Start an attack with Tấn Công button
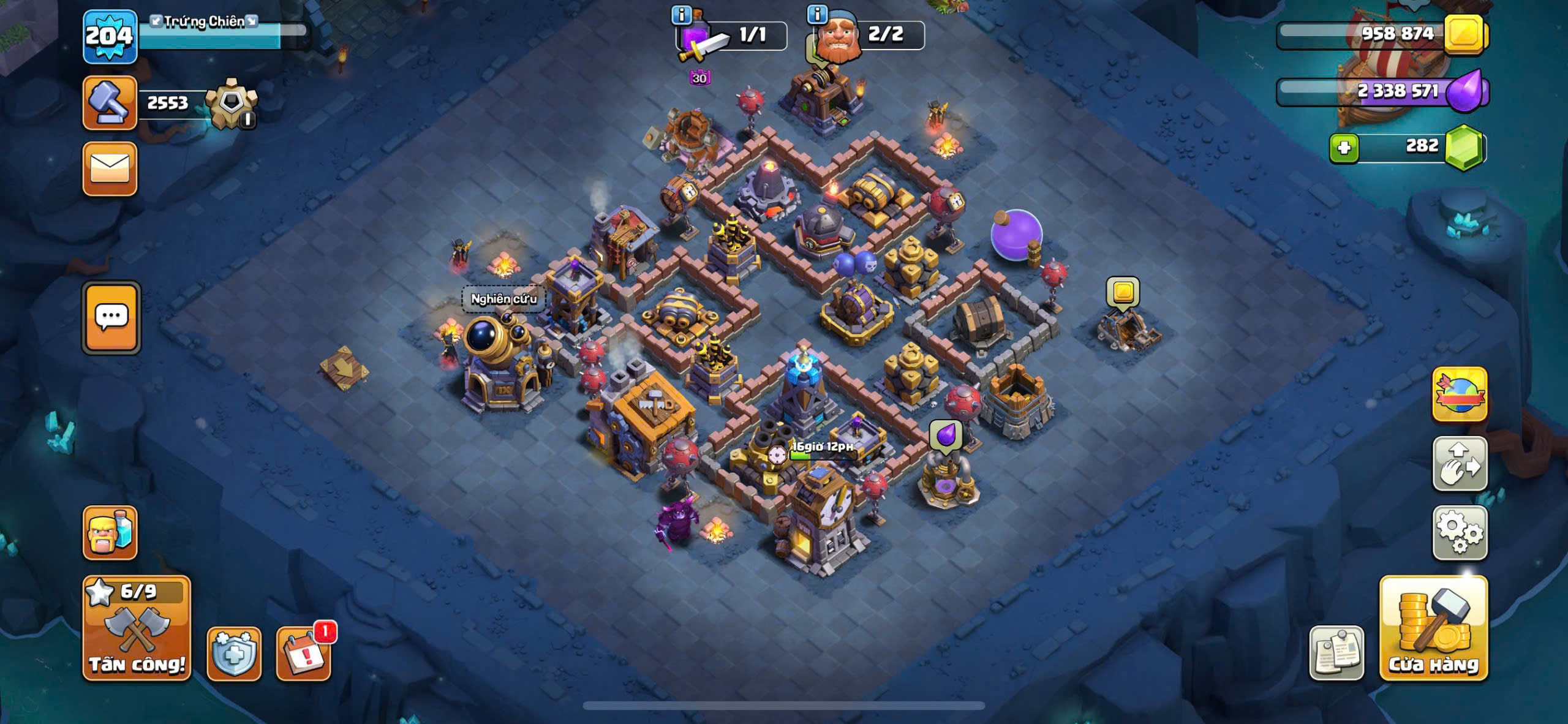The height and width of the screenshot is (724, 1568). [x=137, y=628]
